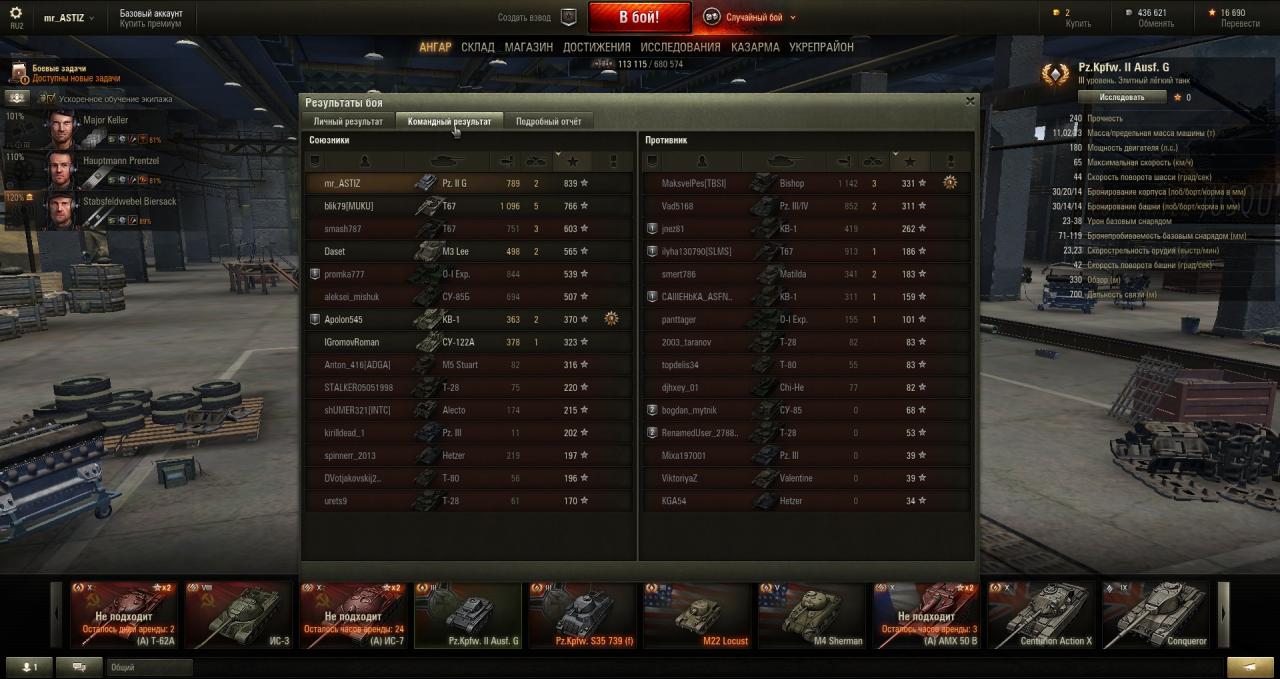Open the ДОСТИЖЕНИЯ section
This screenshot has height=679, width=1280.
pyautogui.click(x=596, y=47)
